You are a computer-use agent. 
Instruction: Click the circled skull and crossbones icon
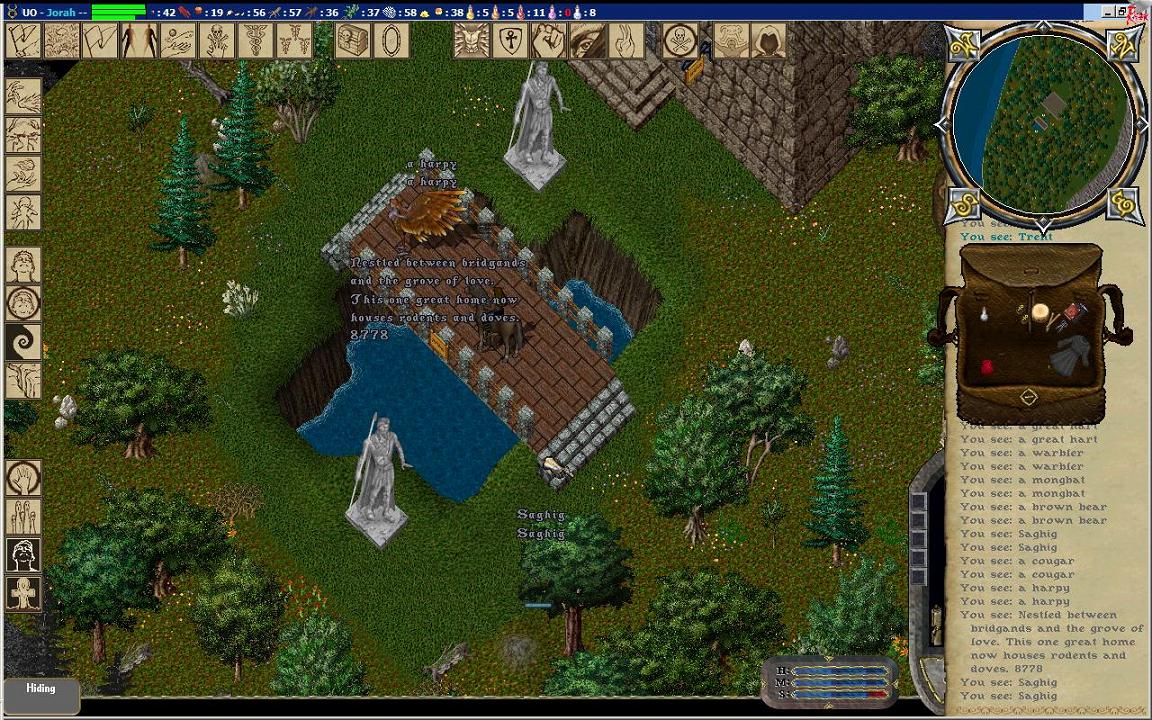680,41
